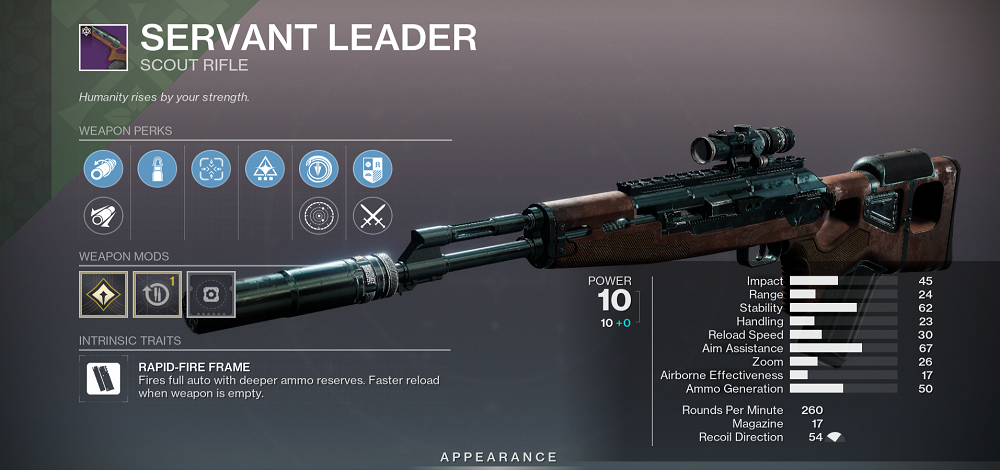Select the concentric circles perk icon
This screenshot has width=1000, height=470.
click(319, 214)
